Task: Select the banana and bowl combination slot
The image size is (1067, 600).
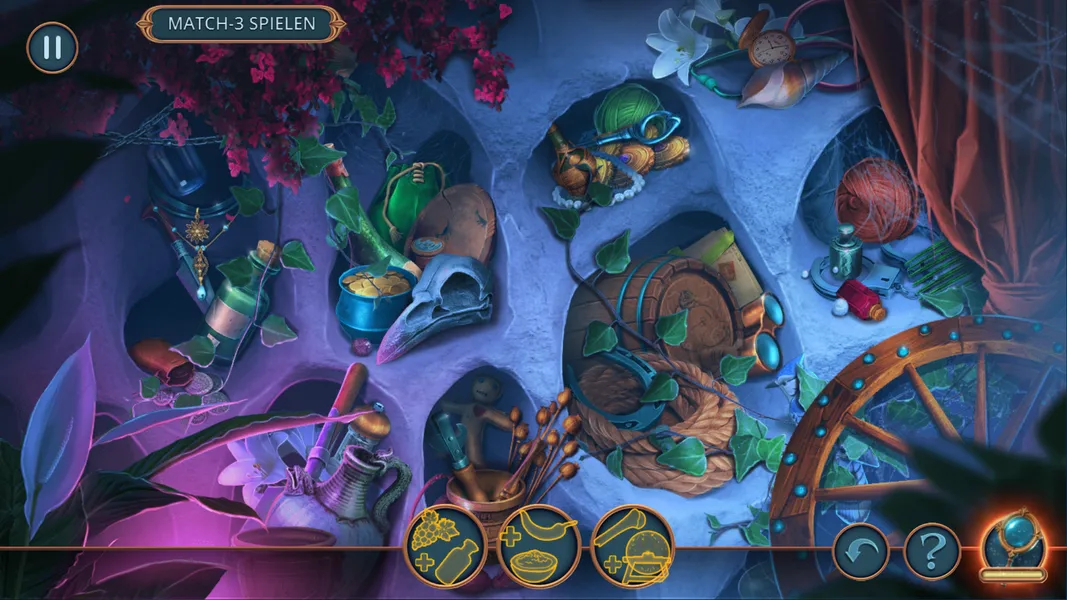Action: pyautogui.click(x=539, y=545)
